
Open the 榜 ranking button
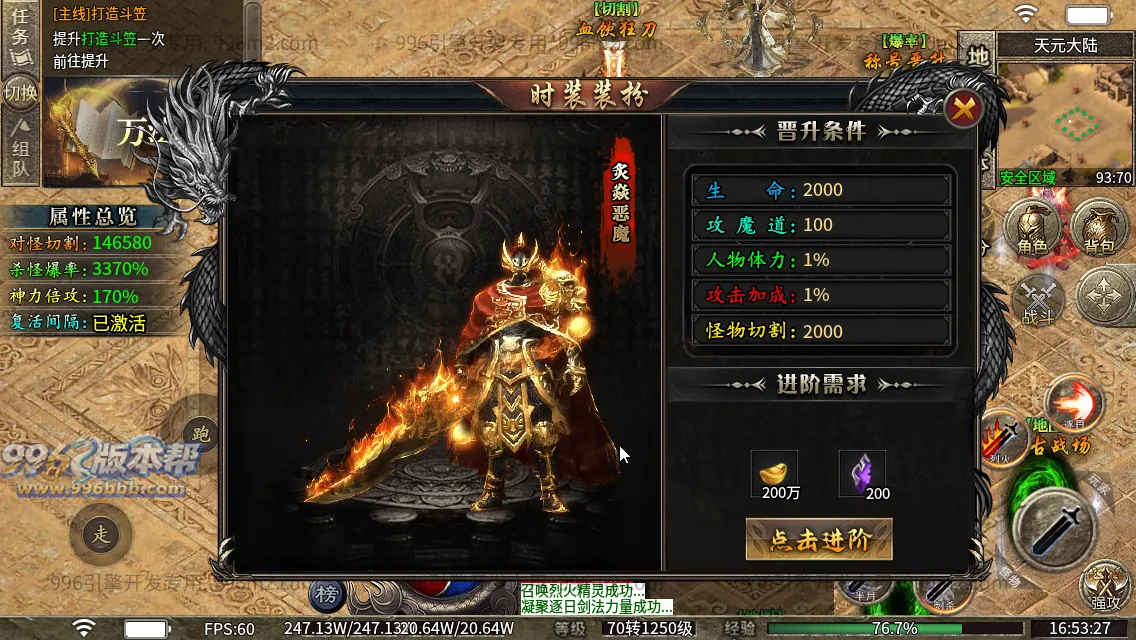click(326, 596)
